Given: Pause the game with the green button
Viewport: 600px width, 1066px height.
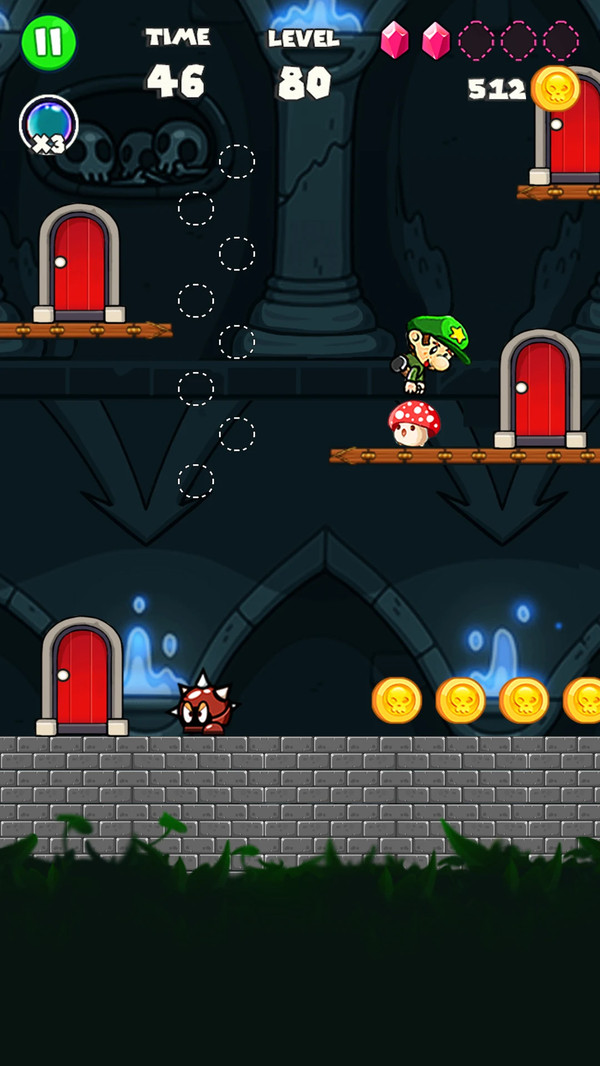Looking at the screenshot, I should click(x=48, y=42).
